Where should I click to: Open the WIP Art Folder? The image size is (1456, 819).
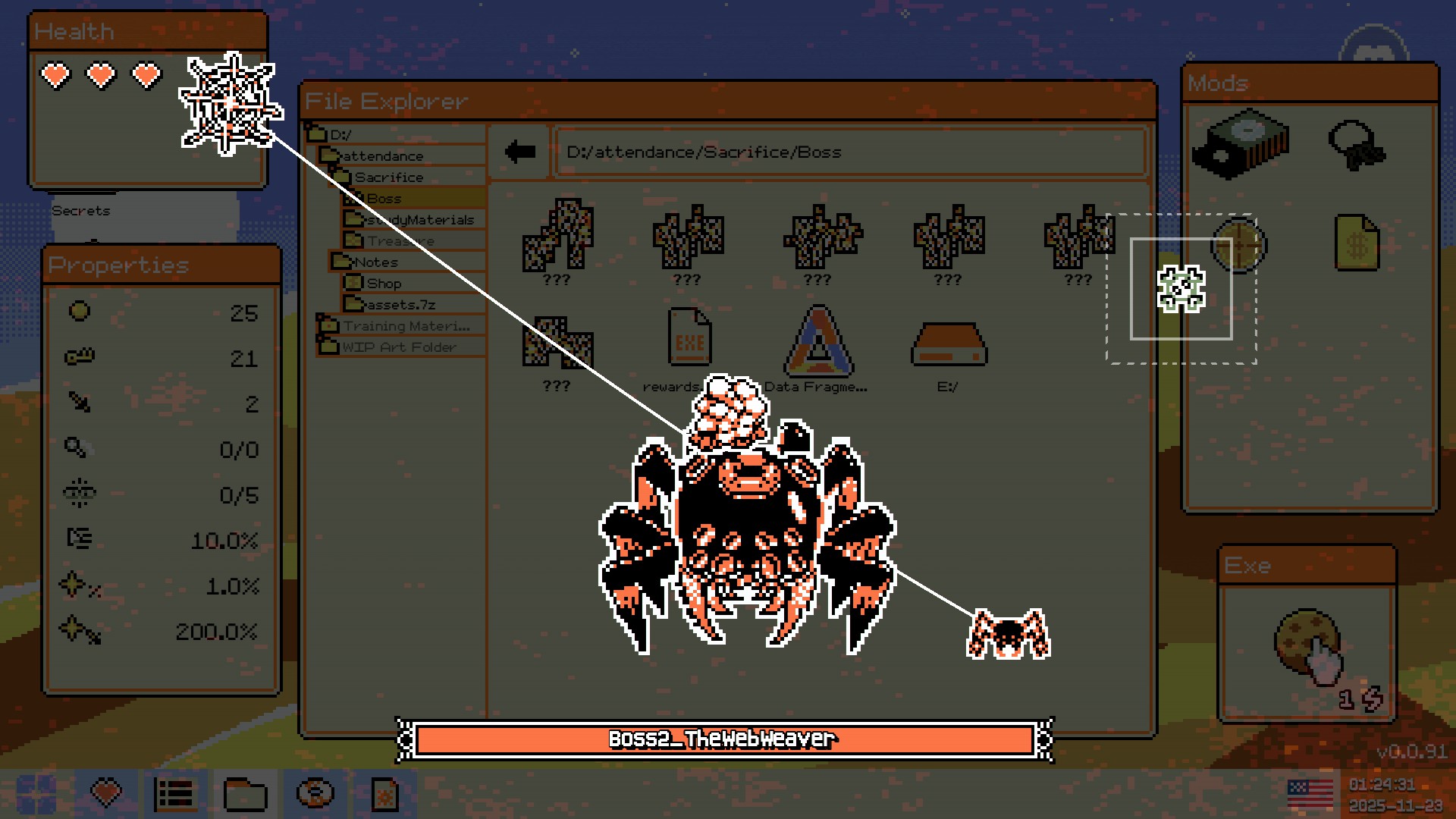click(399, 347)
